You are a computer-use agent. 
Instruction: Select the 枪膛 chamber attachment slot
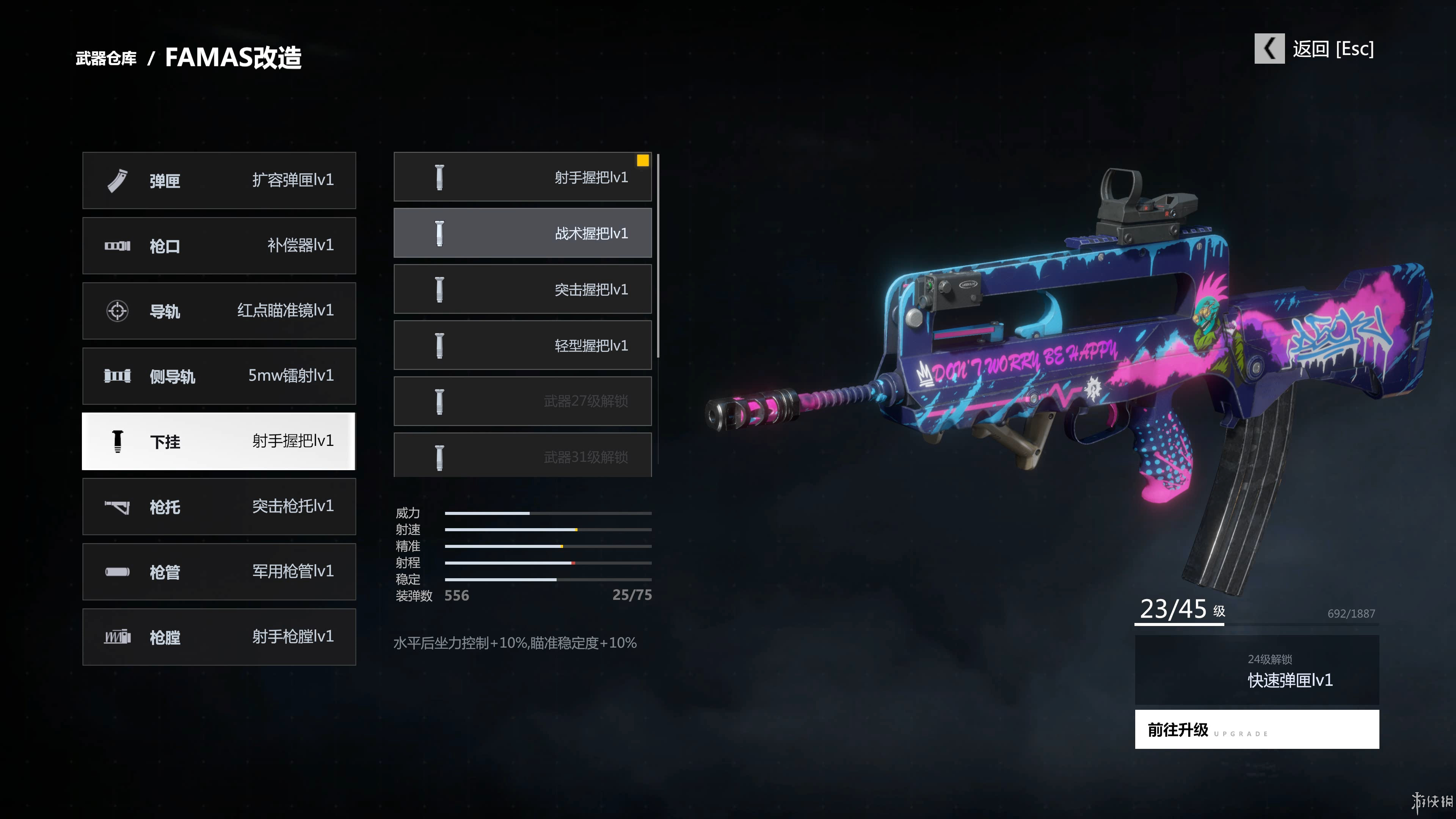219,637
